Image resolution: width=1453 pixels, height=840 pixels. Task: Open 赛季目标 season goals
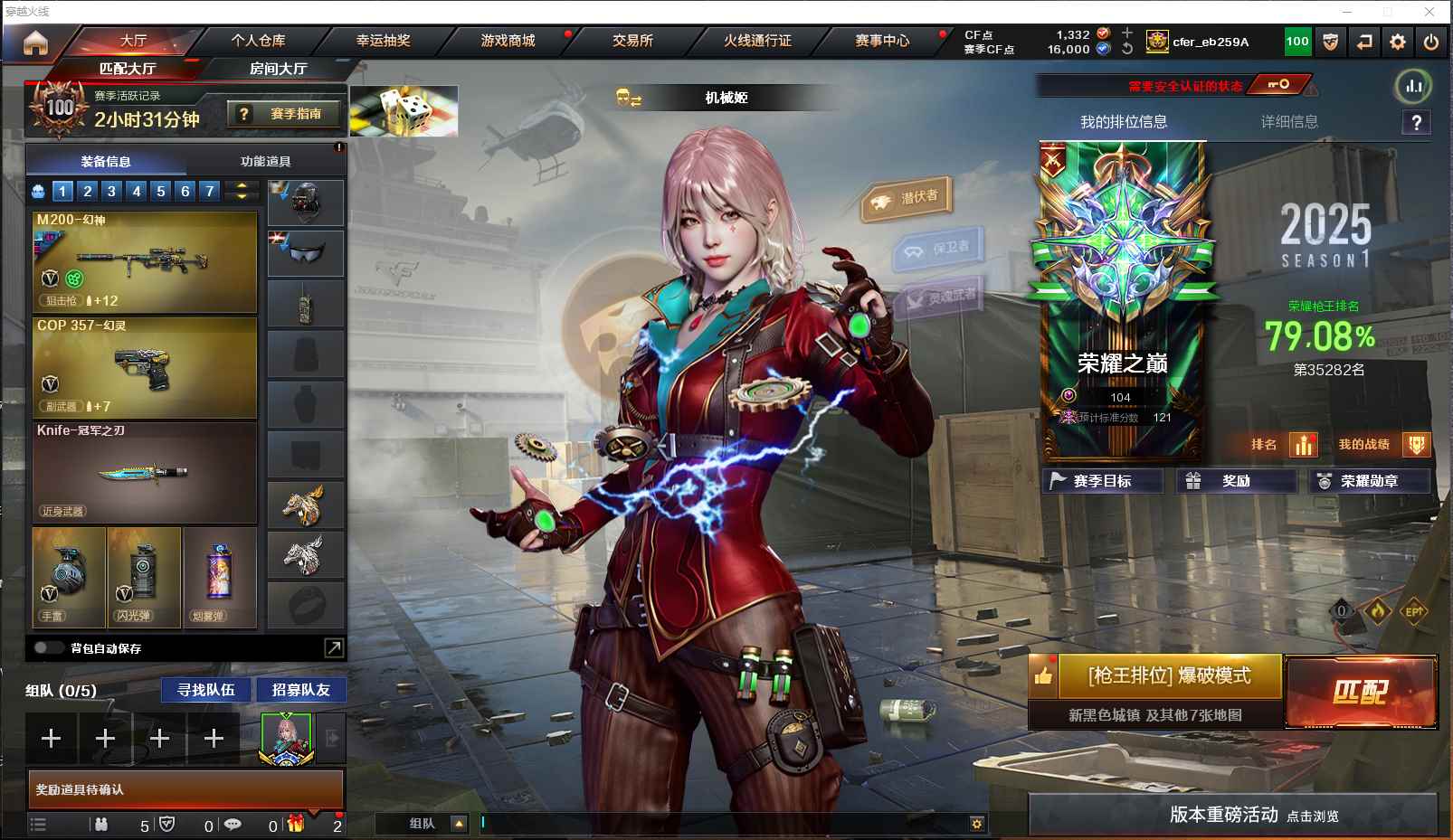[x=1102, y=481]
